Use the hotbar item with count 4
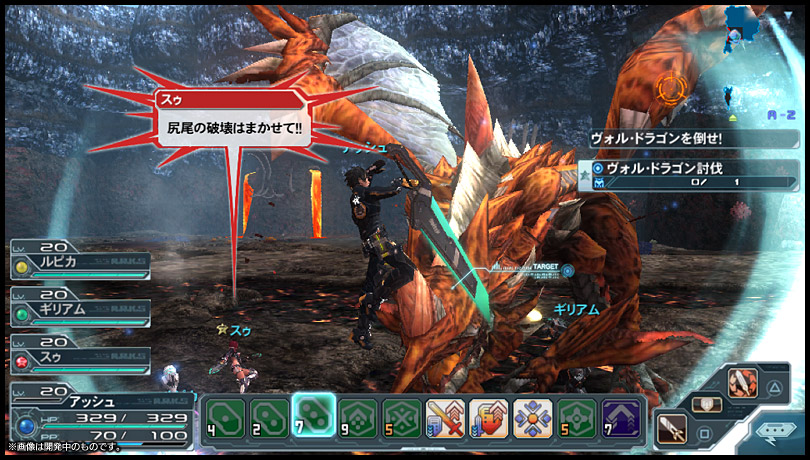 point(223,417)
